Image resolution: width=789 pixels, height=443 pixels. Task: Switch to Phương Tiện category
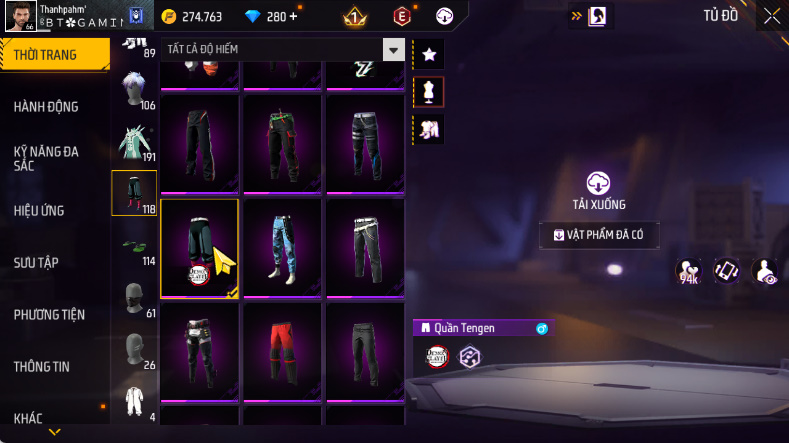[49, 315]
